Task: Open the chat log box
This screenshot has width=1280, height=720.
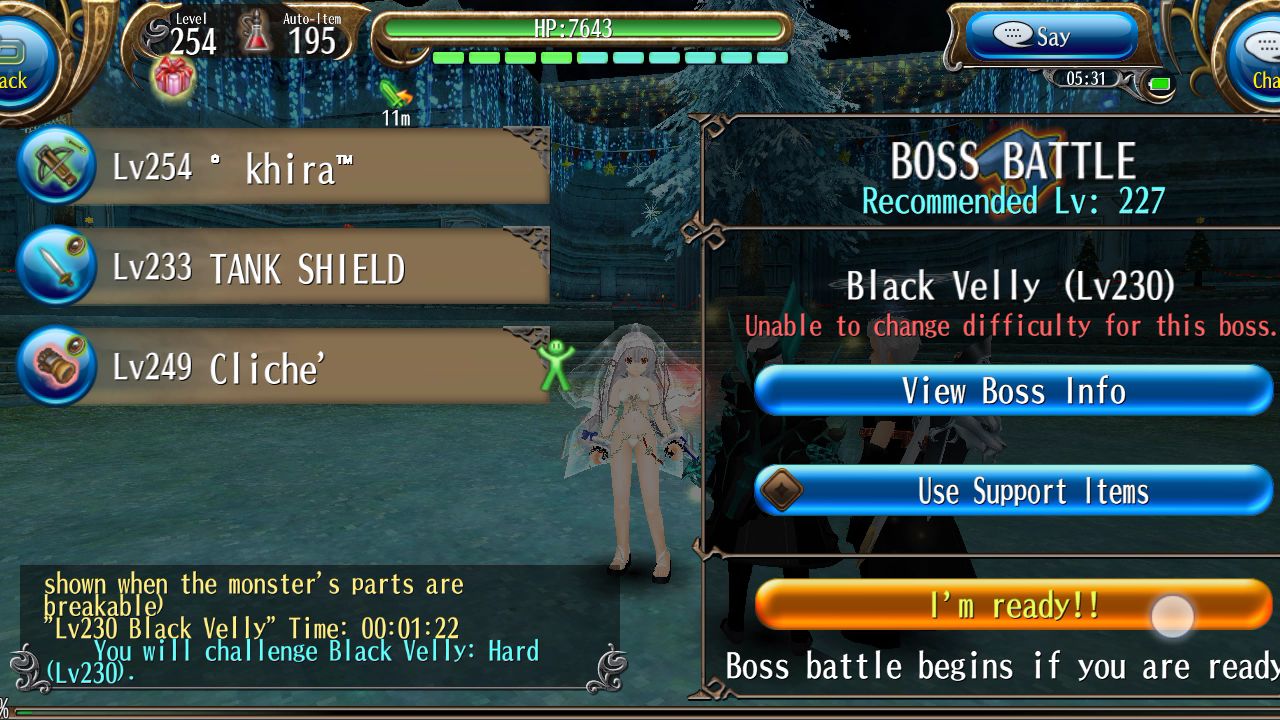Action: point(318,627)
